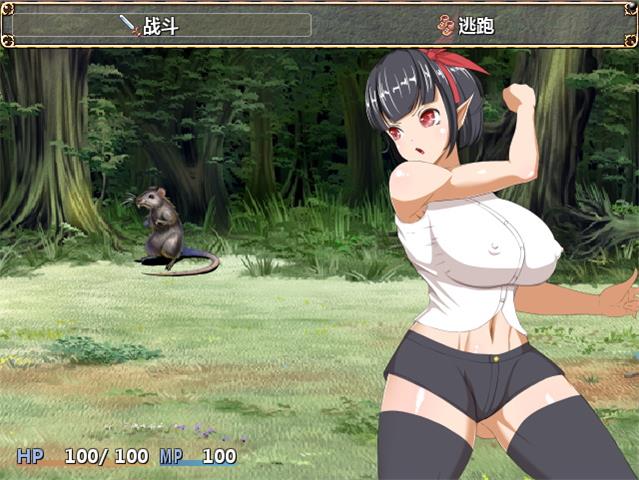The width and height of the screenshot is (639, 480).
Task: Select the 战斗 (Fight) command
Action: tap(160, 26)
